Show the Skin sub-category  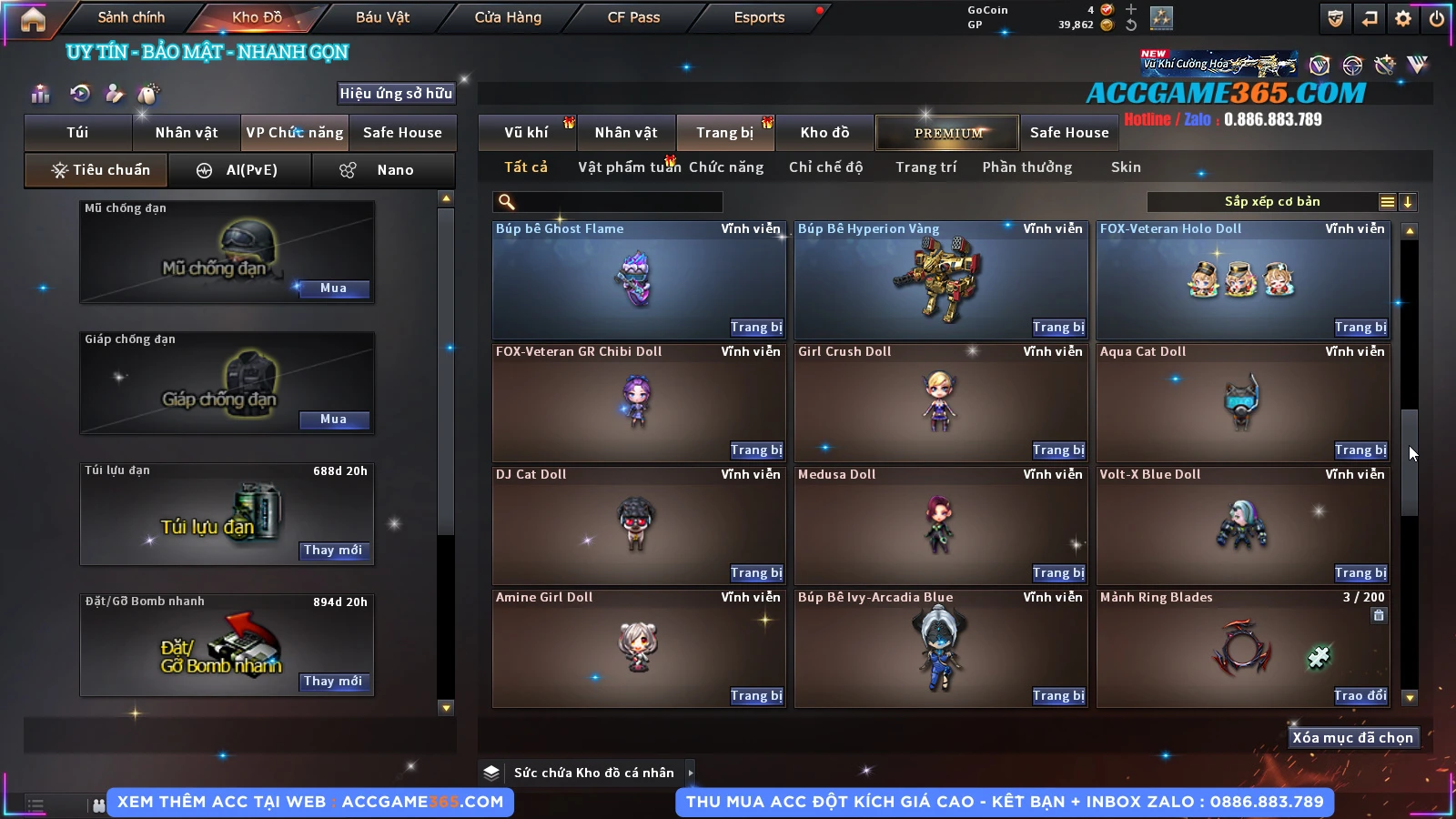[1126, 167]
